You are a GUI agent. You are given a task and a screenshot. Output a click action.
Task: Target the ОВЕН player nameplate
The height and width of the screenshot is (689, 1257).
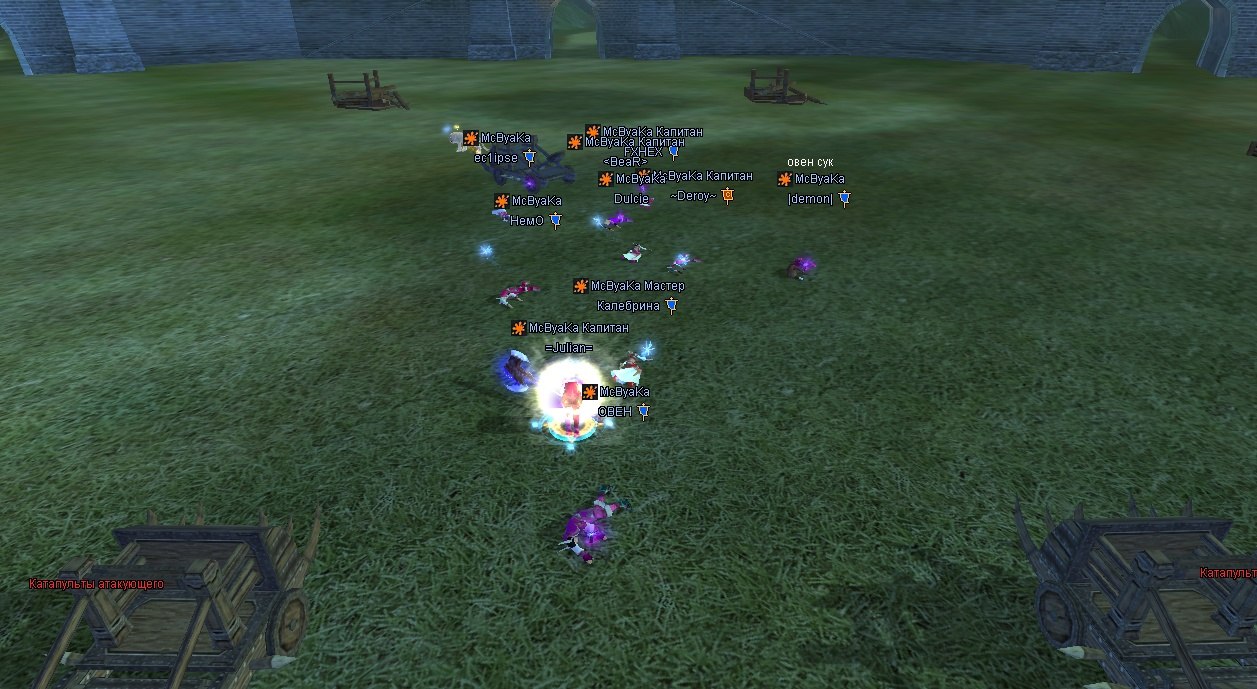point(614,411)
